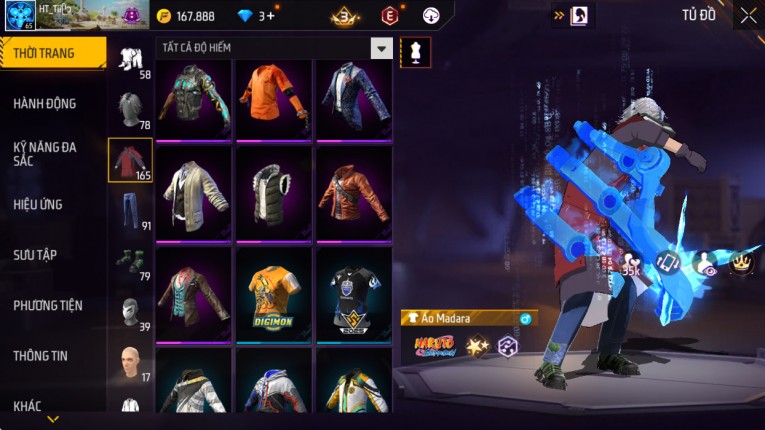
Task: Open the HÀNH ĐỘNG category
Action: pyautogui.click(x=45, y=104)
